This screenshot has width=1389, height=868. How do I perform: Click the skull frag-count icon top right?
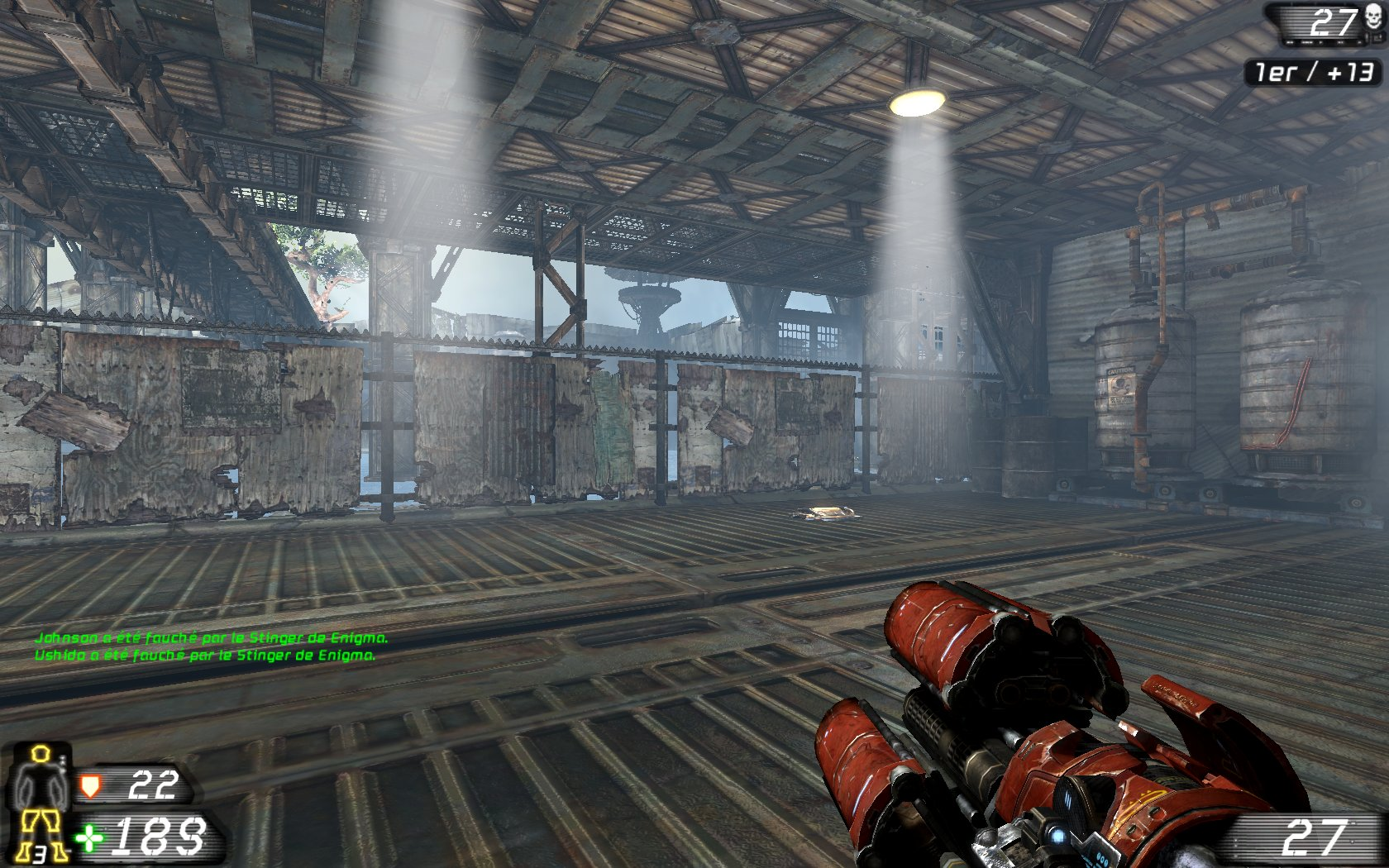pyautogui.click(x=1372, y=17)
